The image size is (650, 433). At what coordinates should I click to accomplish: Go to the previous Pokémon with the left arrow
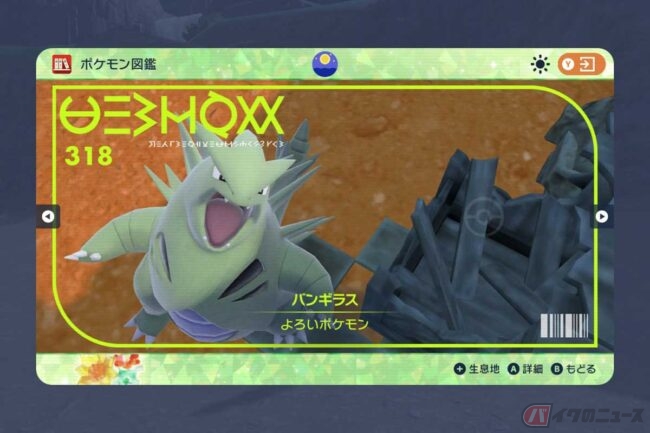(48, 216)
